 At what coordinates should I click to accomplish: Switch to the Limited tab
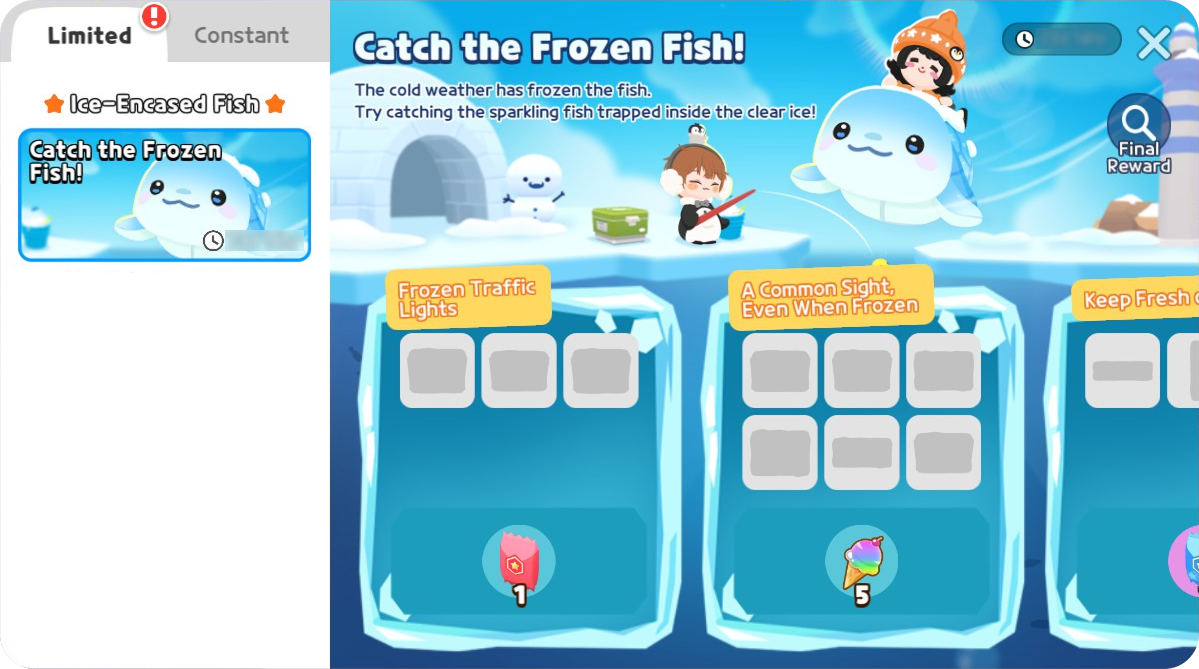(x=89, y=35)
